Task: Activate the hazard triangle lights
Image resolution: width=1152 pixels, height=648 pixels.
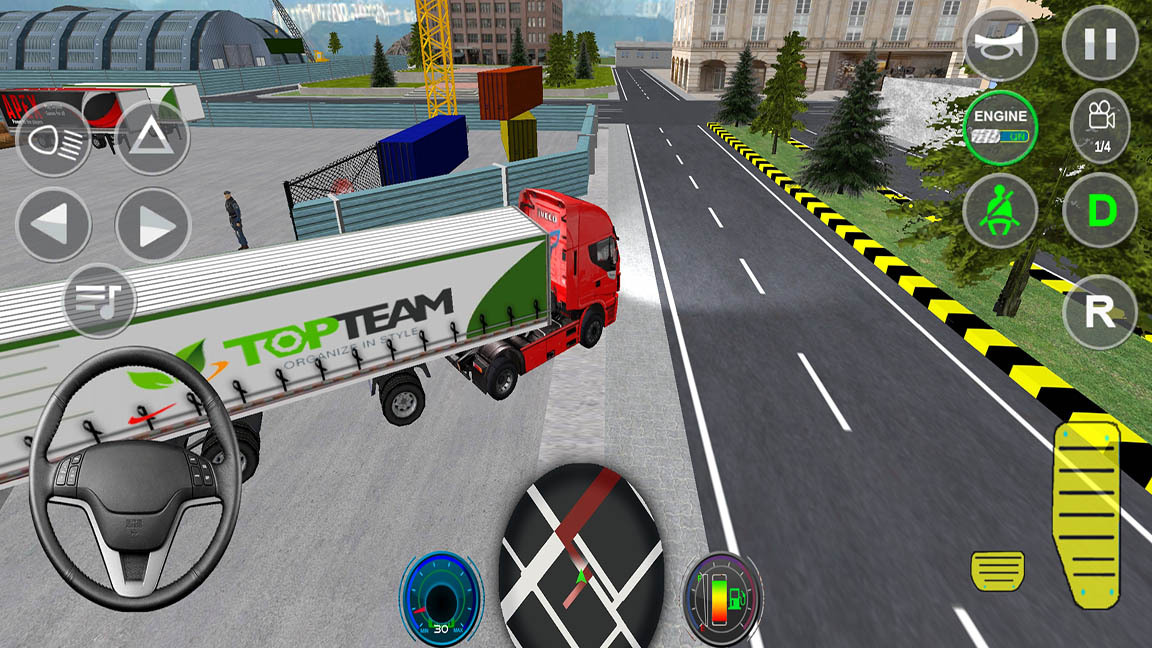Action: tap(152, 140)
